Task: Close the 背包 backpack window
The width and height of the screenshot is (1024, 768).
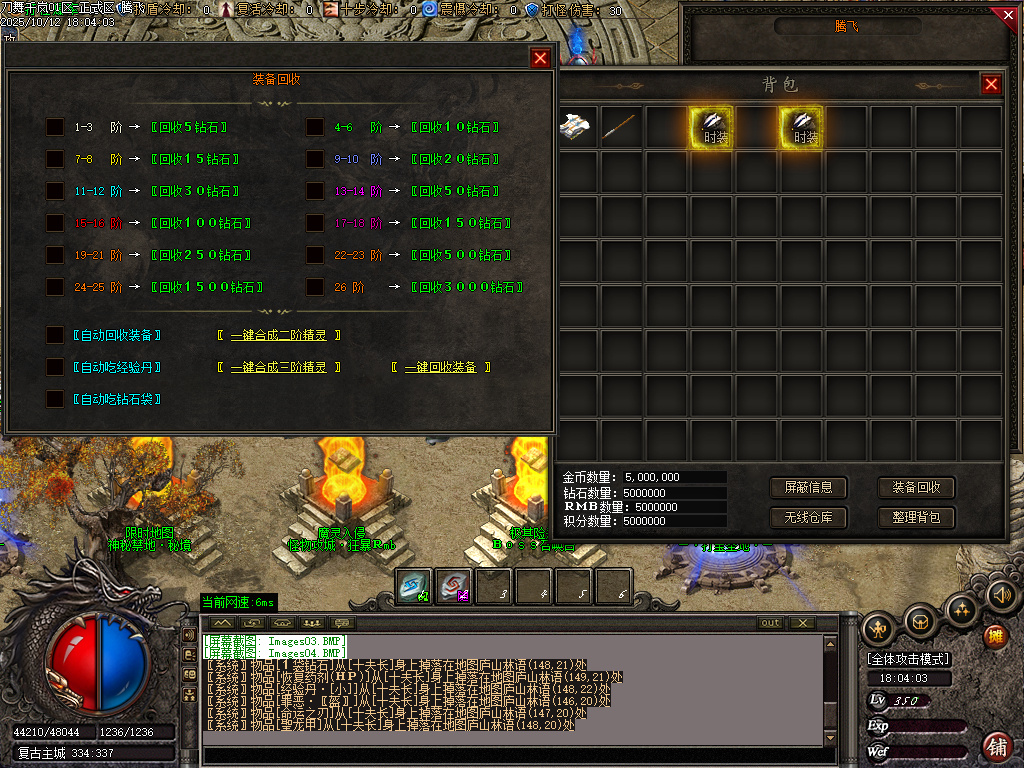Action: 991,85
